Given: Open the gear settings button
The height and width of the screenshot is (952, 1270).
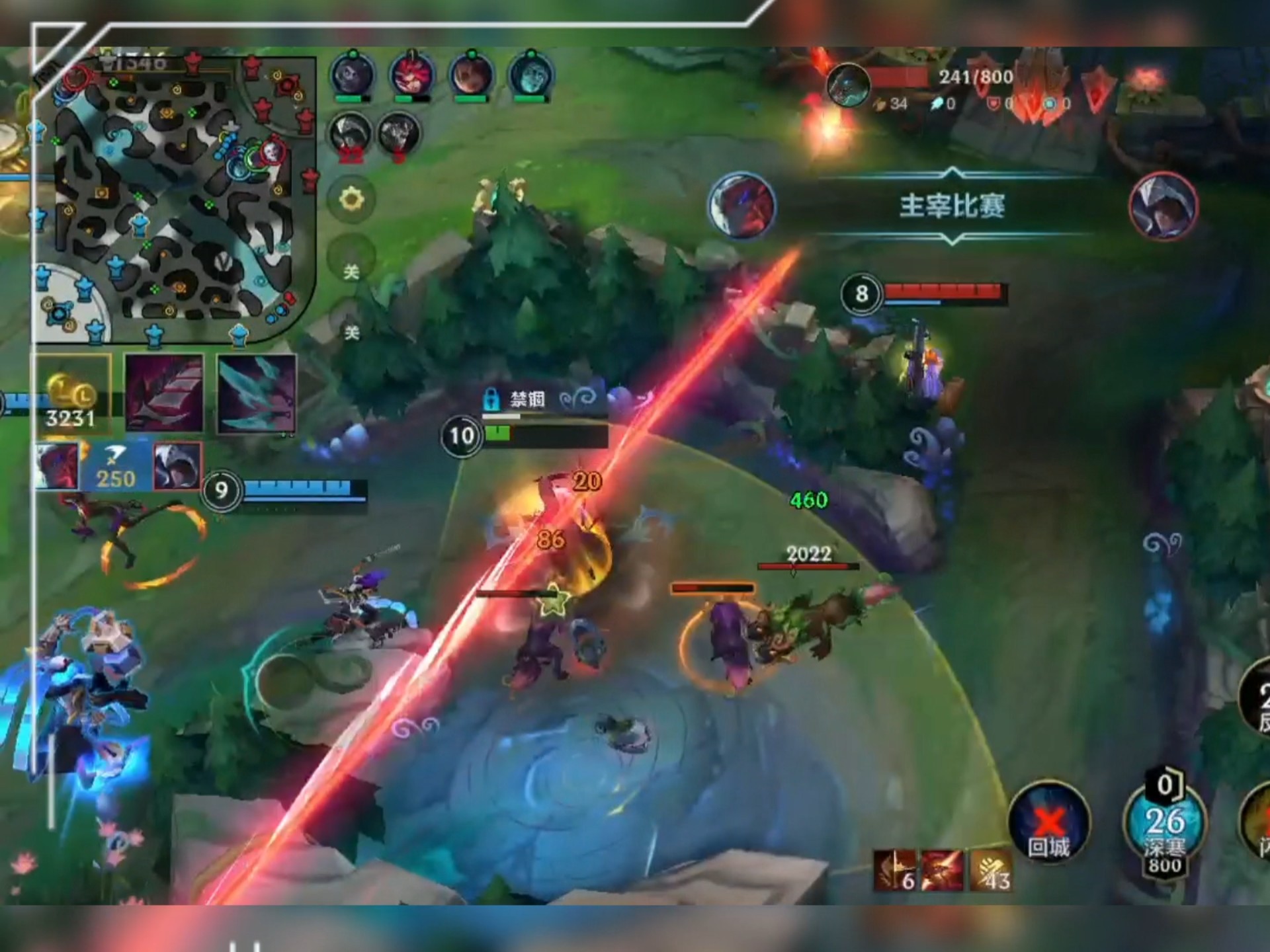Looking at the screenshot, I should [x=351, y=199].
